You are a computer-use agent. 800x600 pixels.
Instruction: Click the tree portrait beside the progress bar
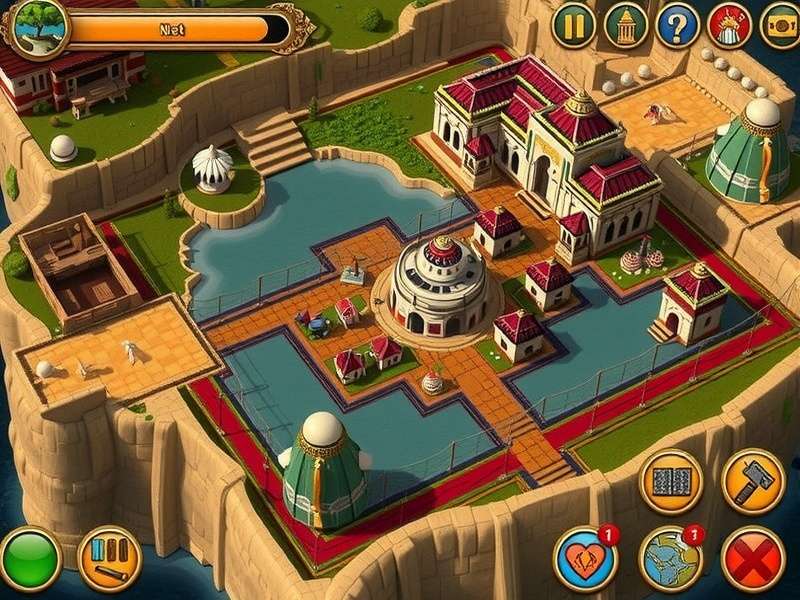(36, 26)
